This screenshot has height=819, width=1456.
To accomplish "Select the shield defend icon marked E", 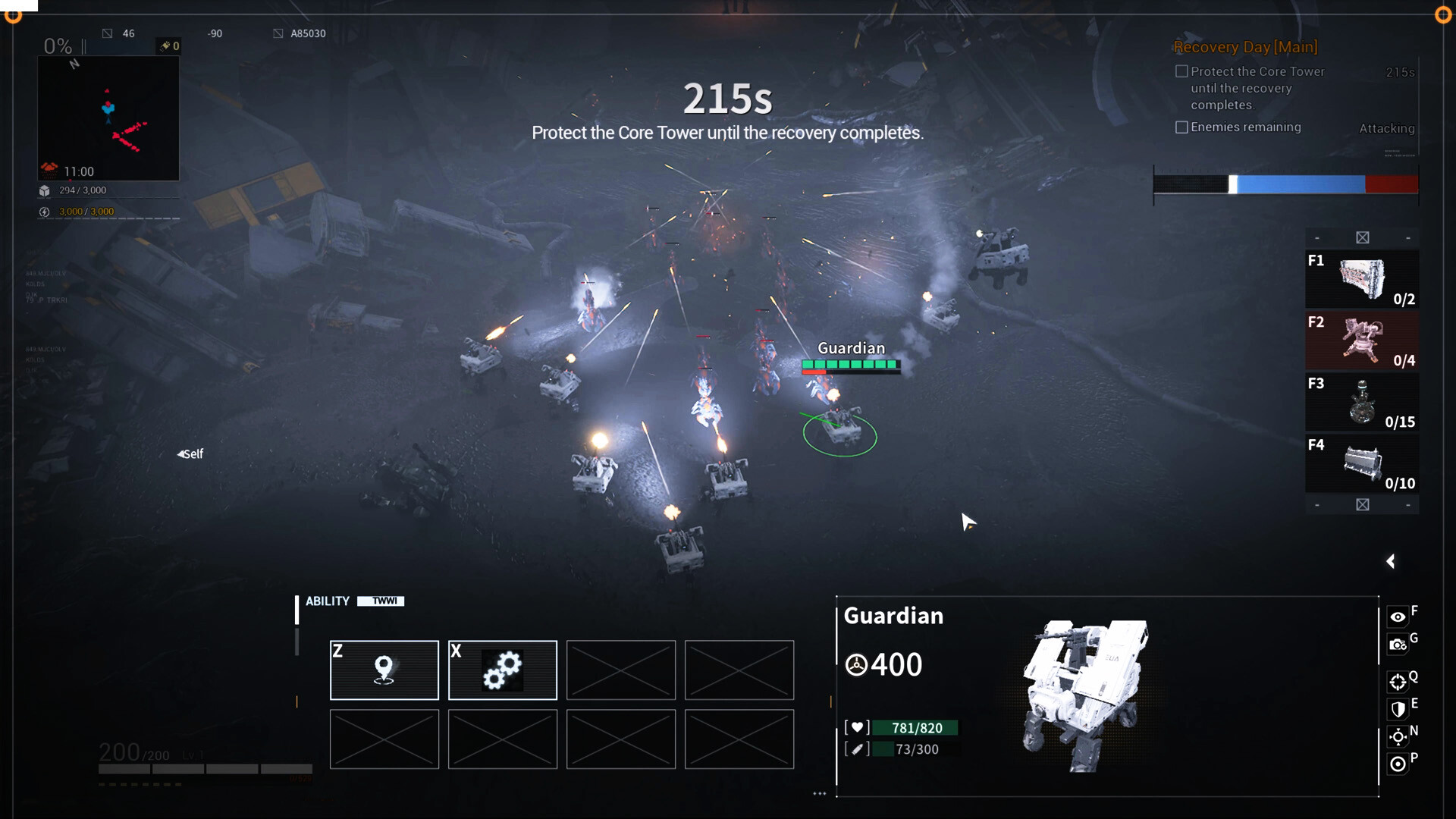I will pos(1399,710).
